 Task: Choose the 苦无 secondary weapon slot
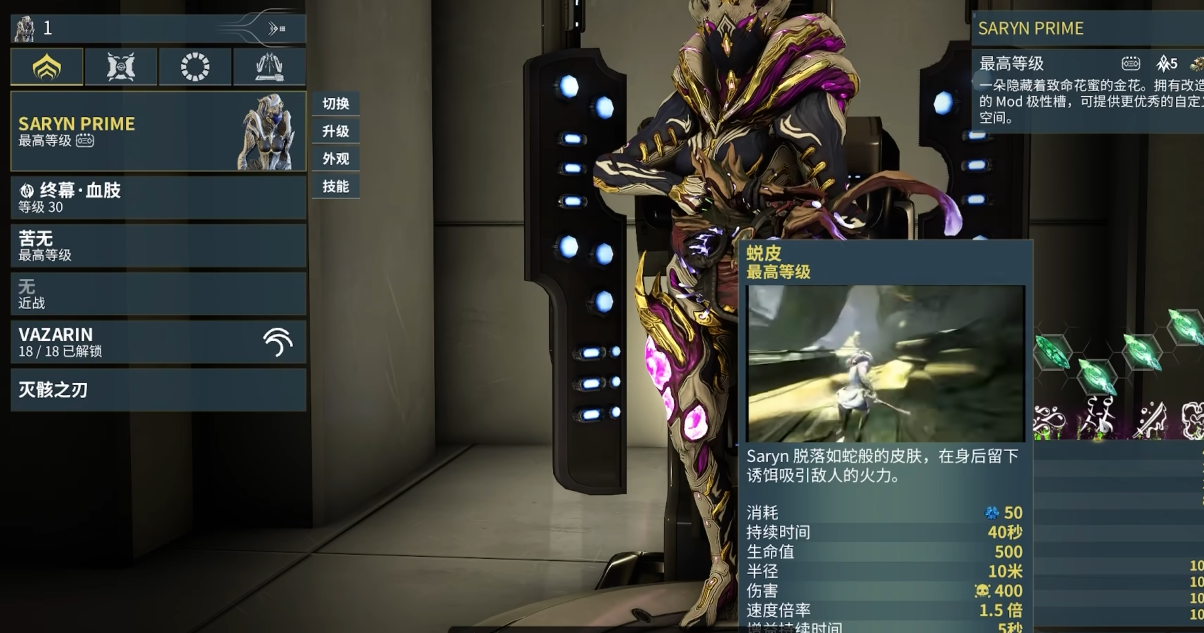pos(158,245)
